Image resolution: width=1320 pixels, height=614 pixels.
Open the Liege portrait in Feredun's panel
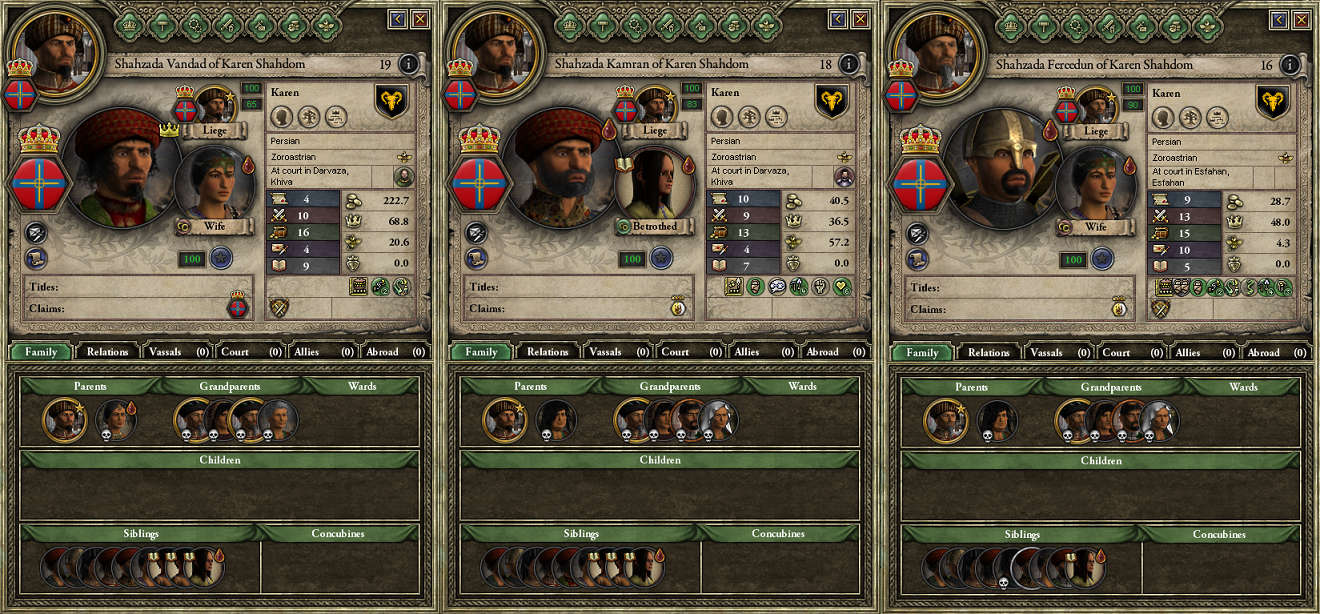click(1096, 105)
